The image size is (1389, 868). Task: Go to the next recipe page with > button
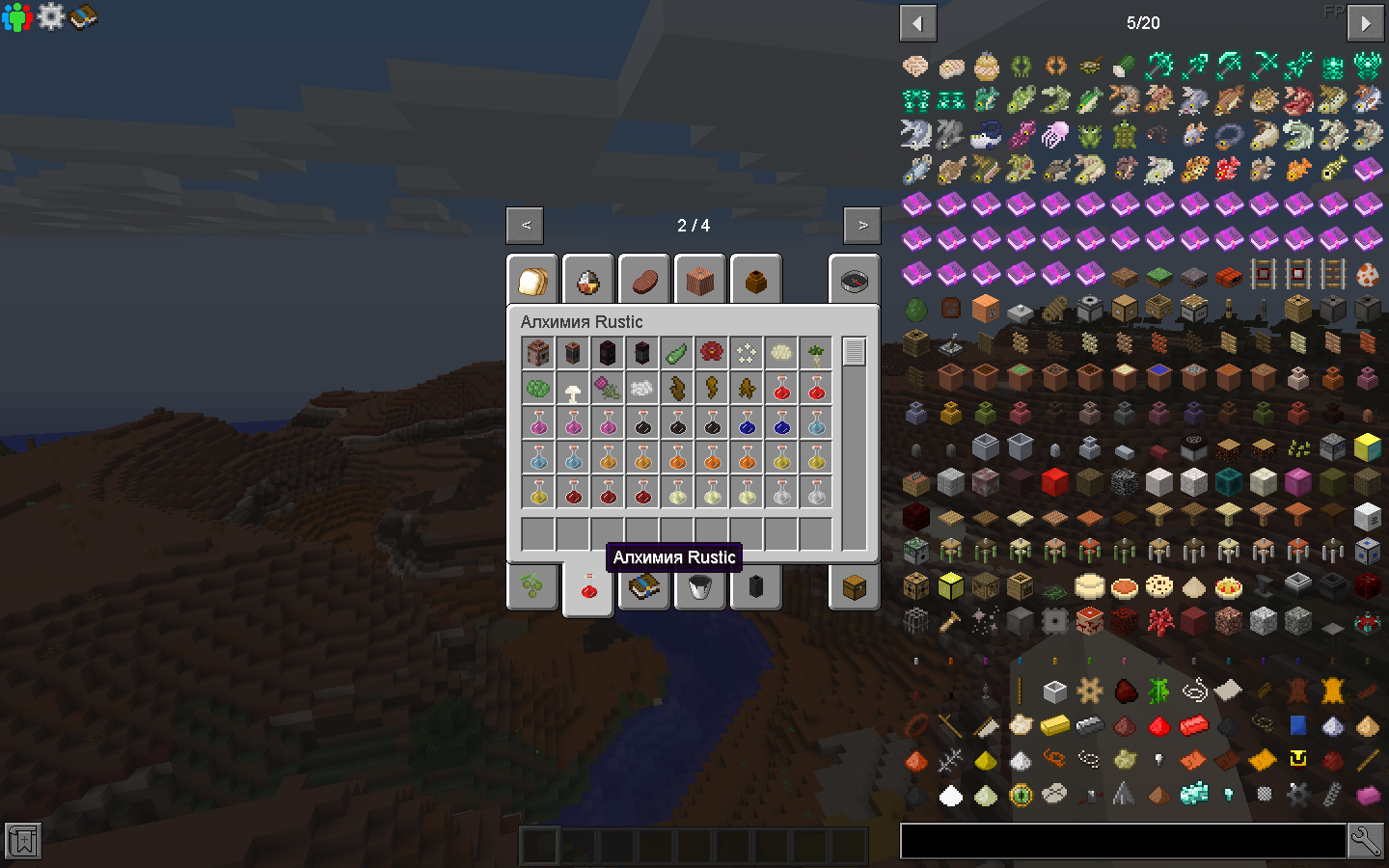(x=860, y=225)
